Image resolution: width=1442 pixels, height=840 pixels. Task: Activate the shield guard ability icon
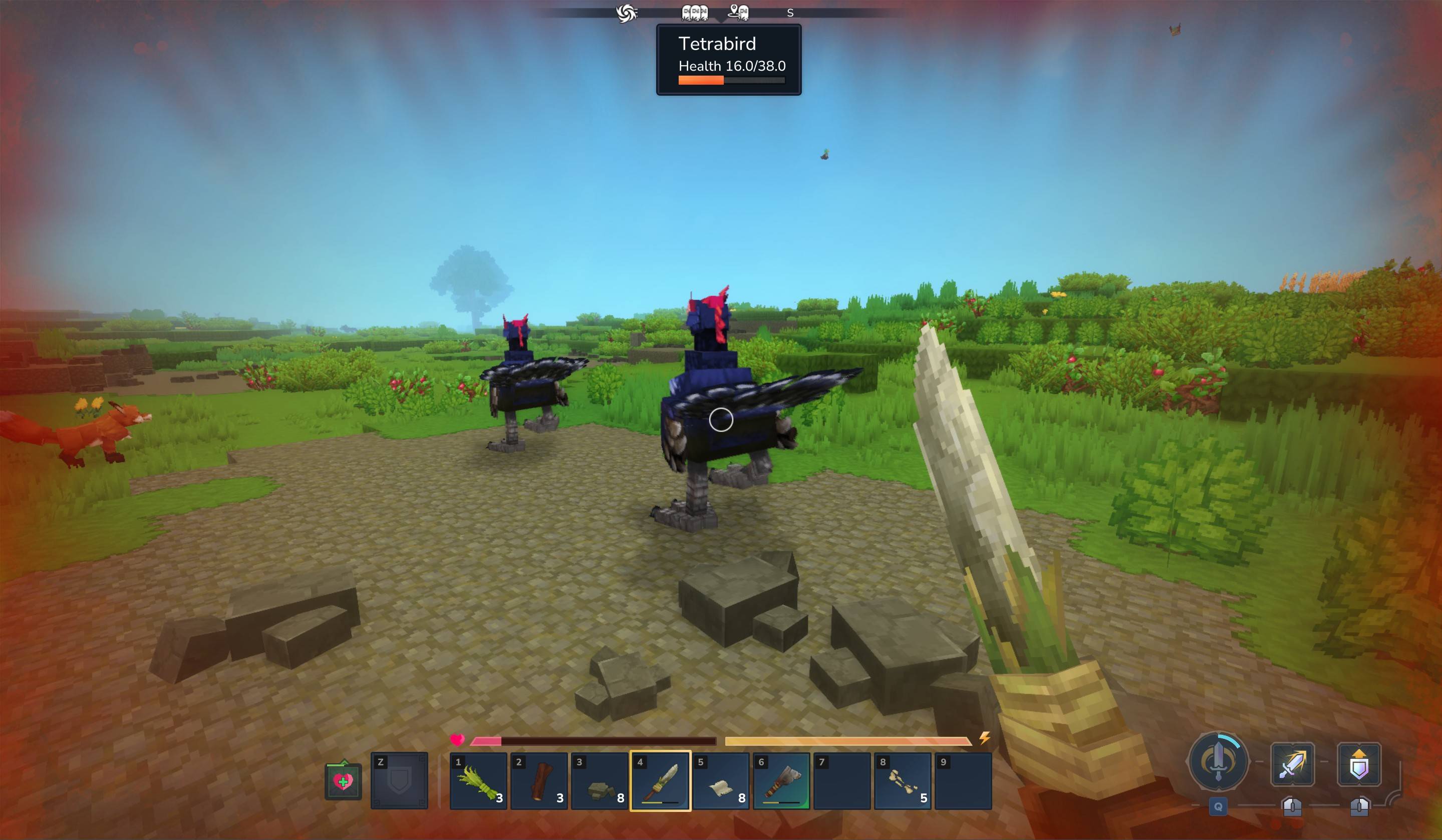[1359, 764]
